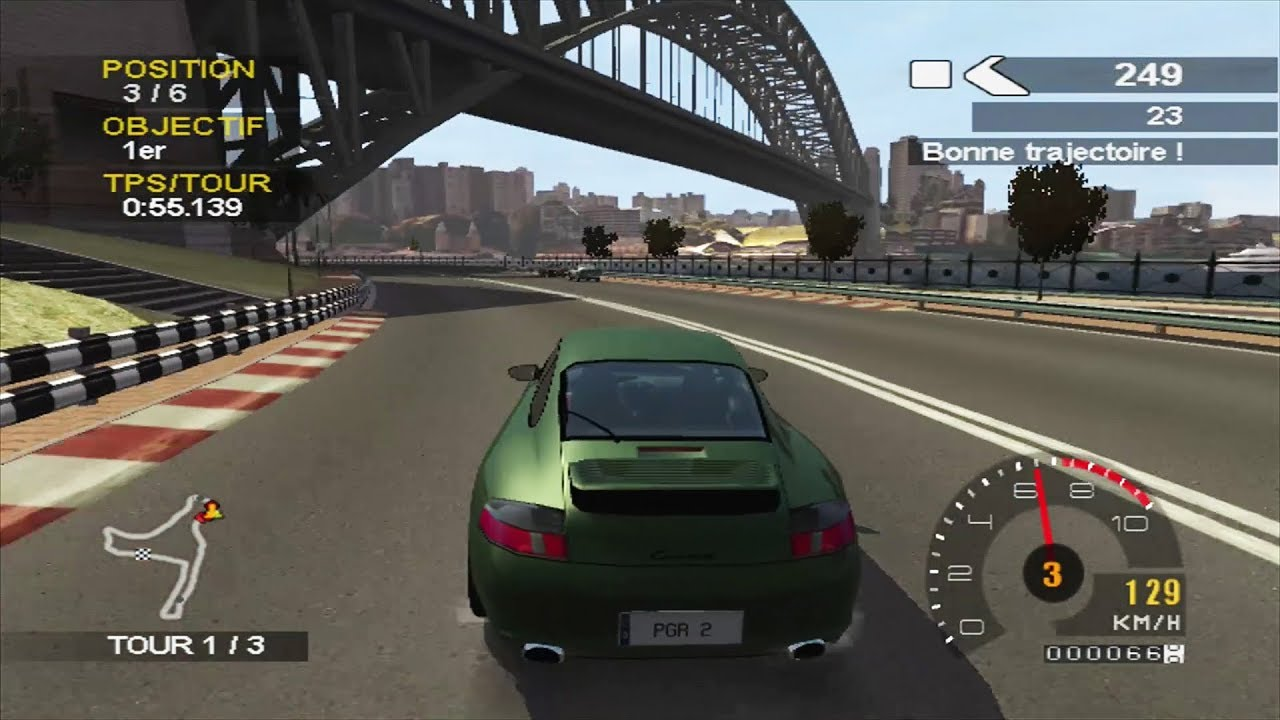Viewport: 1280px width, 720px height.
Task: Select the checkered finish flag on minimap
Action: pyautogui.click(x=142, y=555)
